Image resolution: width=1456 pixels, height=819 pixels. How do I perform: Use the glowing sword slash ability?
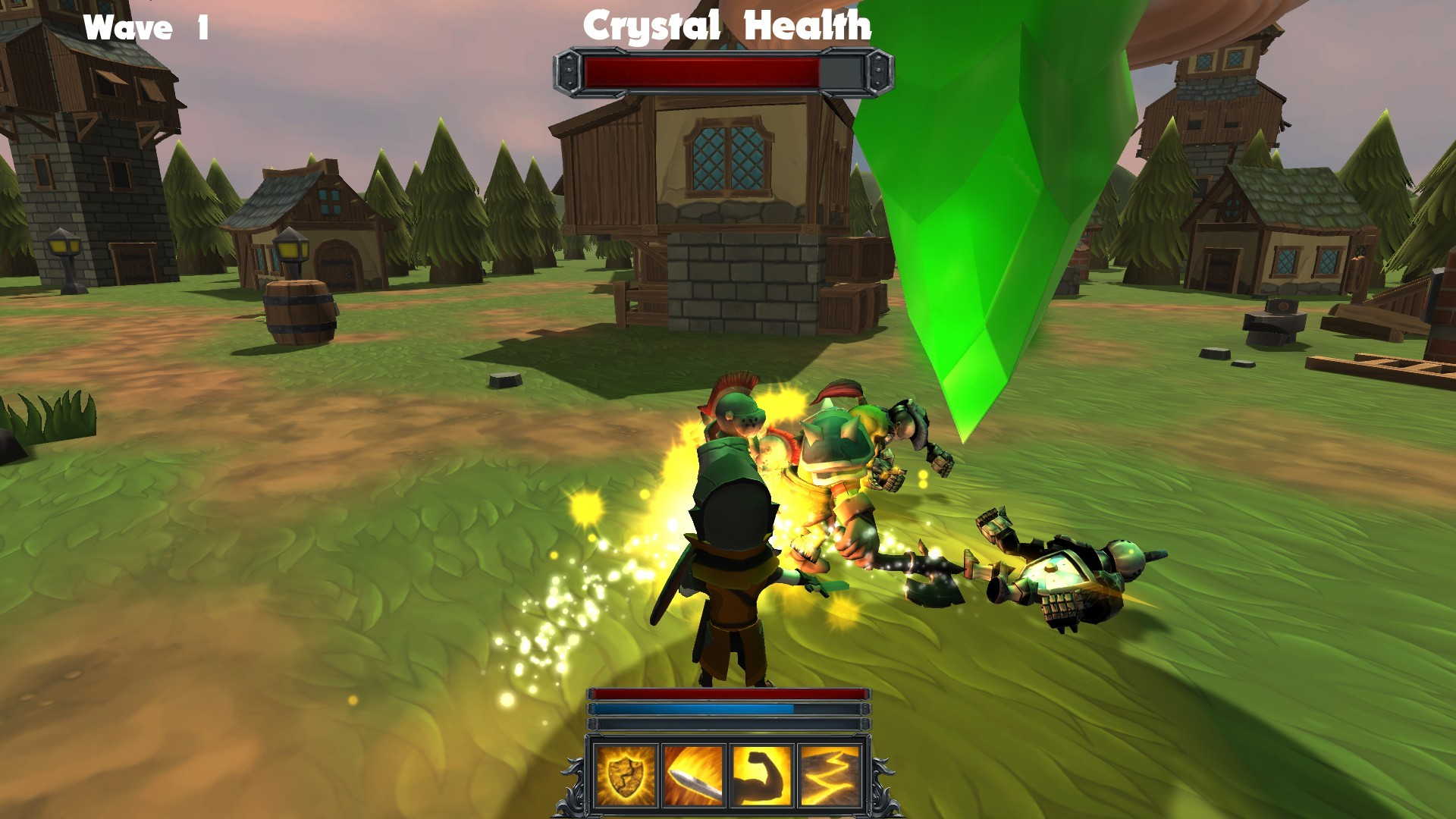pyautogui.click(x=693, y=776)
